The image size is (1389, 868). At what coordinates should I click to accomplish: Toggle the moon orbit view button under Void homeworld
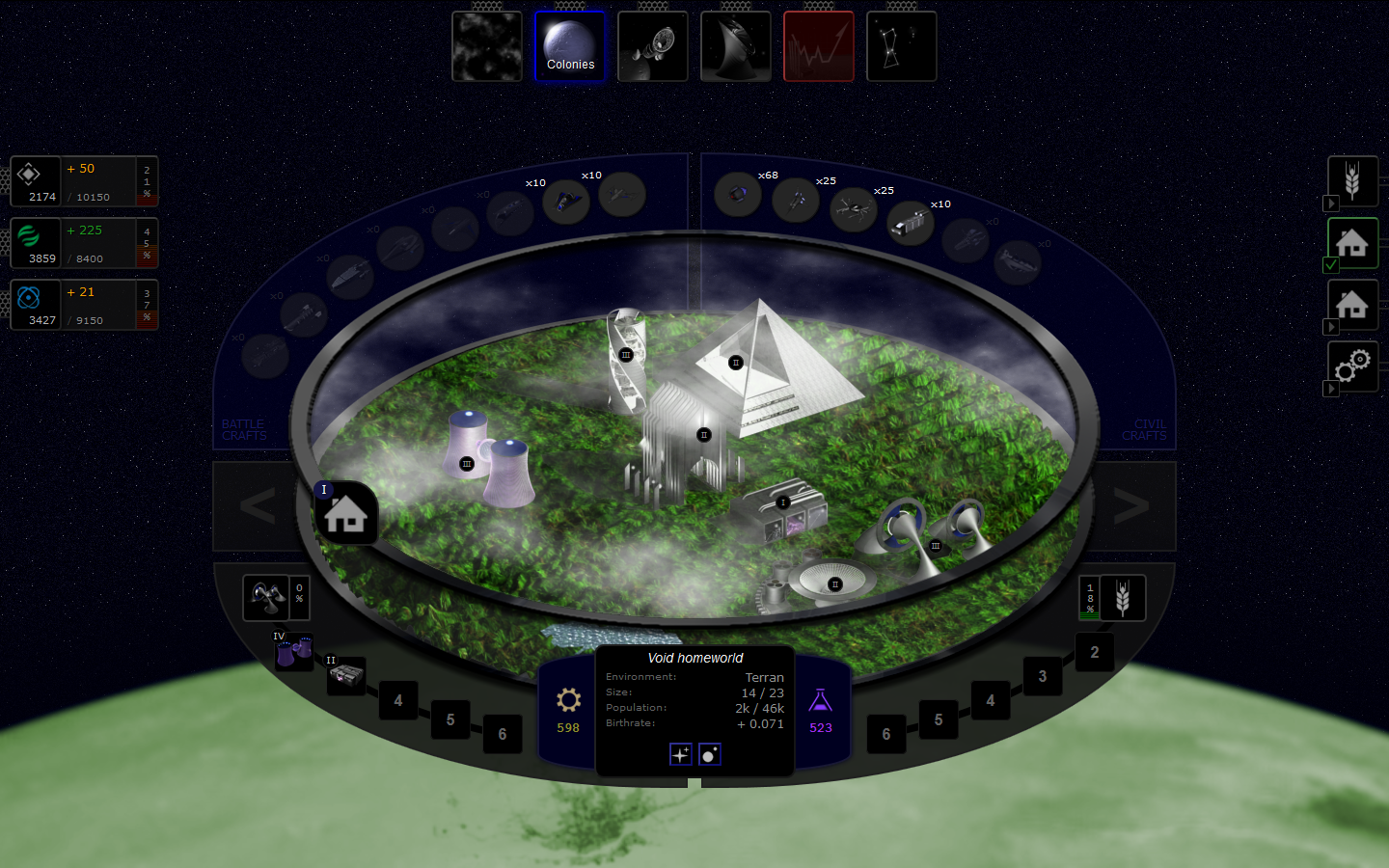click(709, 754)
